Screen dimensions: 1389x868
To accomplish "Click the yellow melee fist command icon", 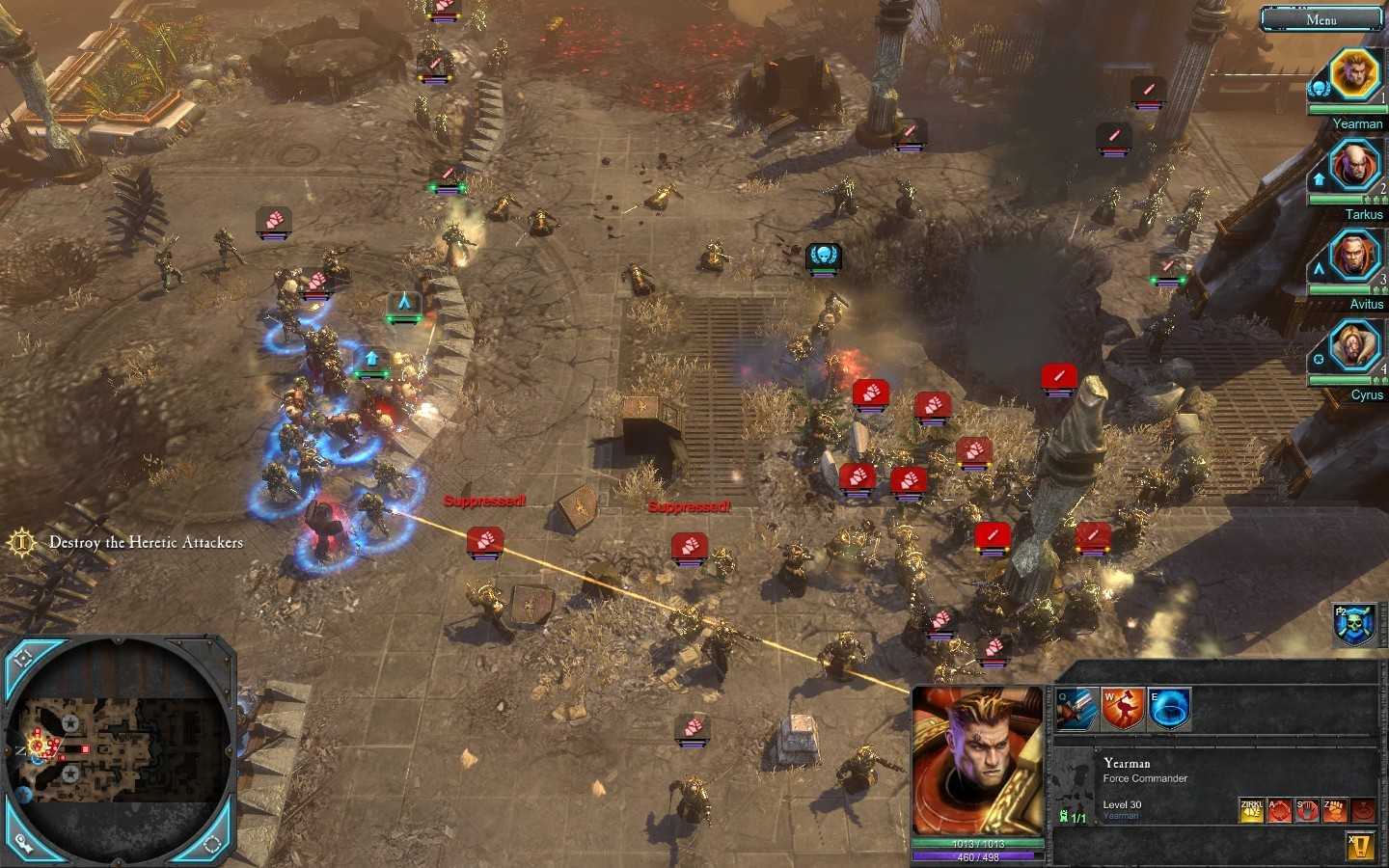I will click(x=1252, y=810).
